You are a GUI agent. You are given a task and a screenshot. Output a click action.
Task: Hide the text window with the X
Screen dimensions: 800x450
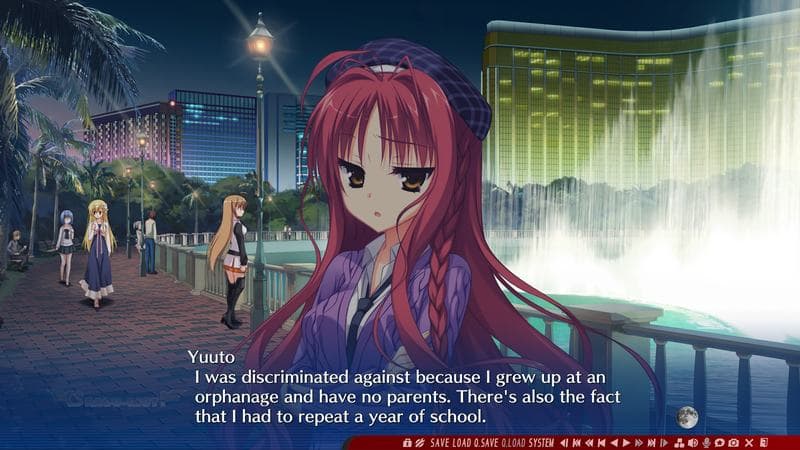pos(748,442)
